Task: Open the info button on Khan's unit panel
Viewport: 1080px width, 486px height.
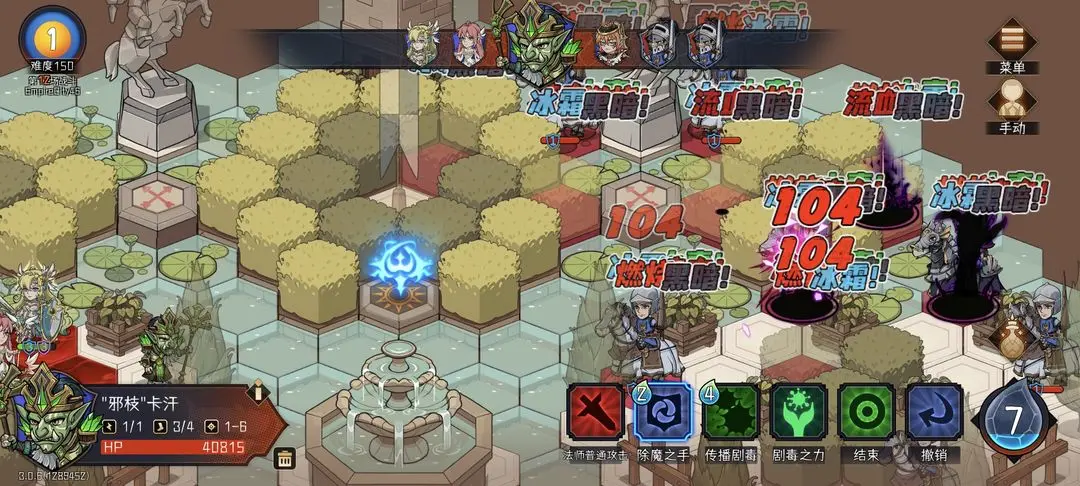Action: 258,391
